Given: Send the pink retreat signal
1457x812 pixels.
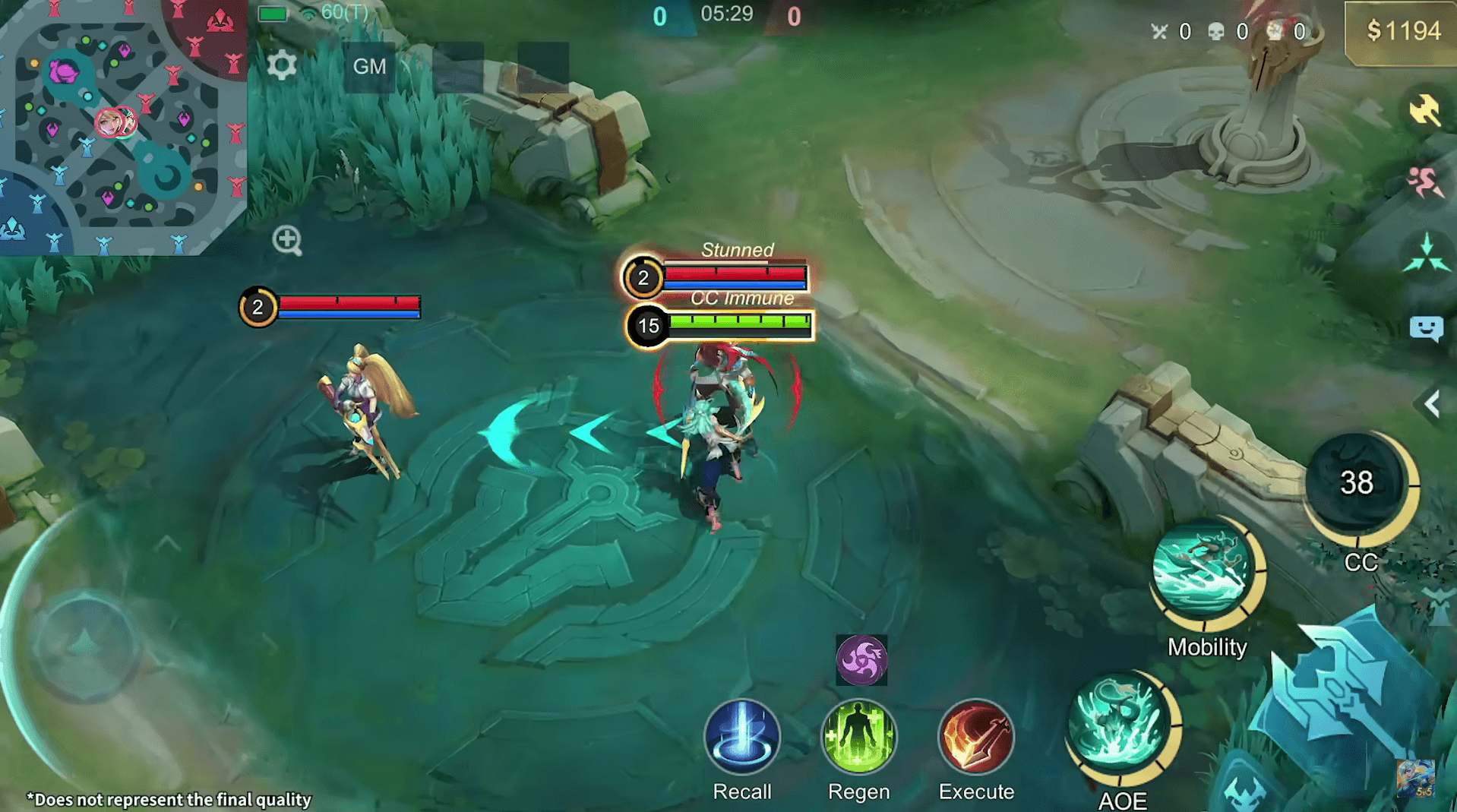Looking at the screenshot, I should 1424,182.
